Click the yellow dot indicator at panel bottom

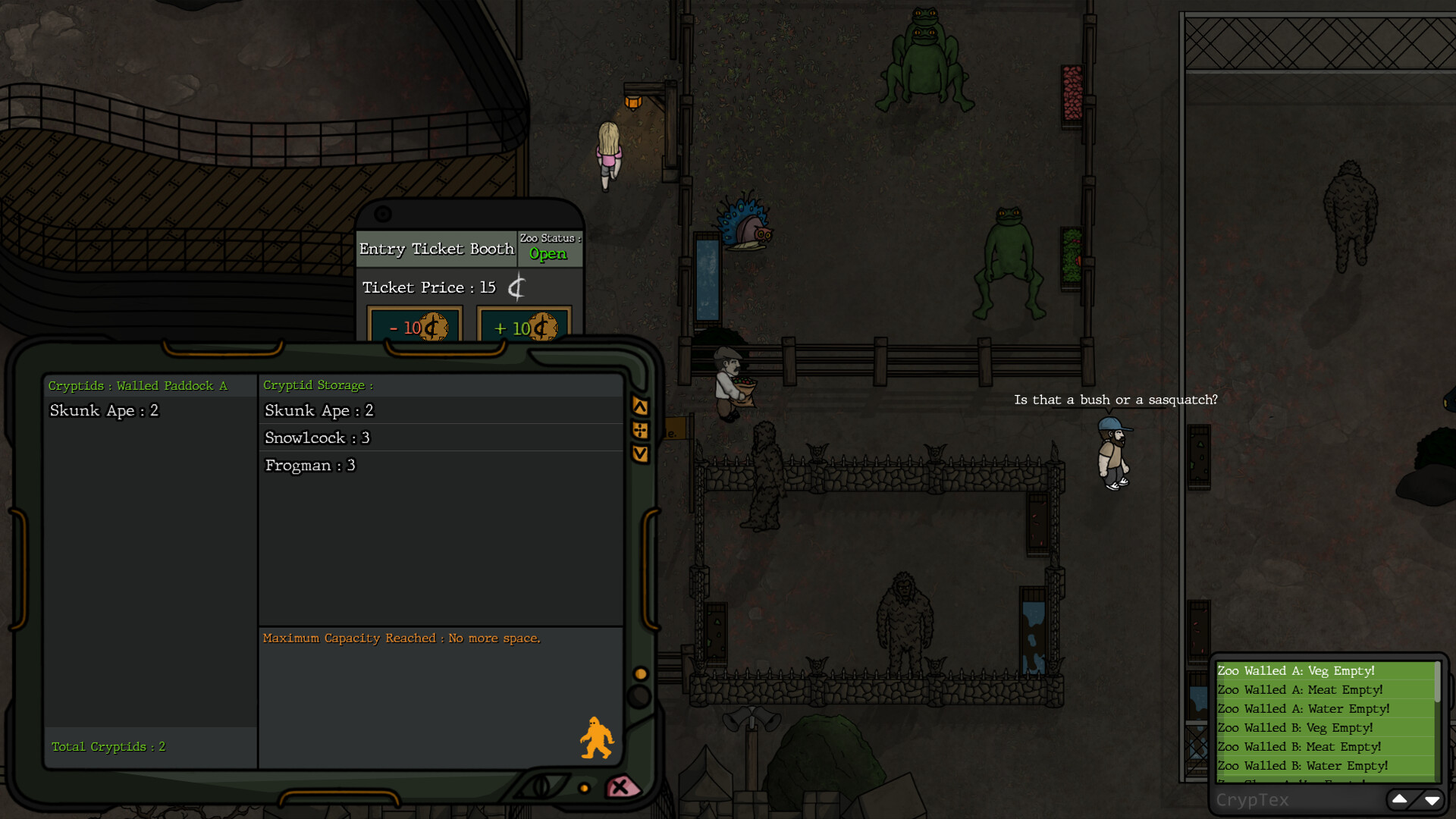tap(584, 787)
